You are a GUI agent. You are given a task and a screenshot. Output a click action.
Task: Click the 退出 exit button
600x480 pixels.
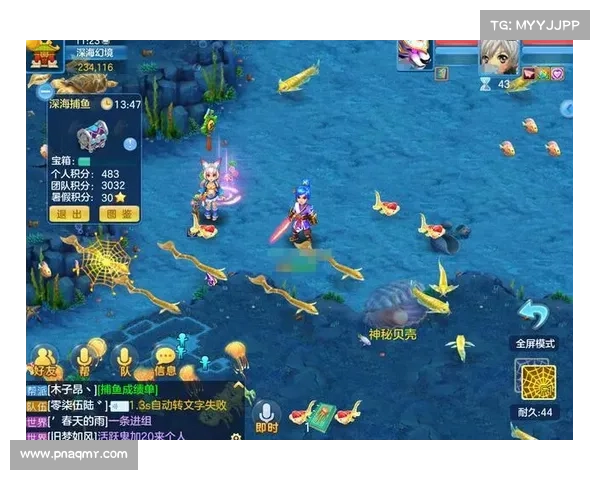point(69,213)
